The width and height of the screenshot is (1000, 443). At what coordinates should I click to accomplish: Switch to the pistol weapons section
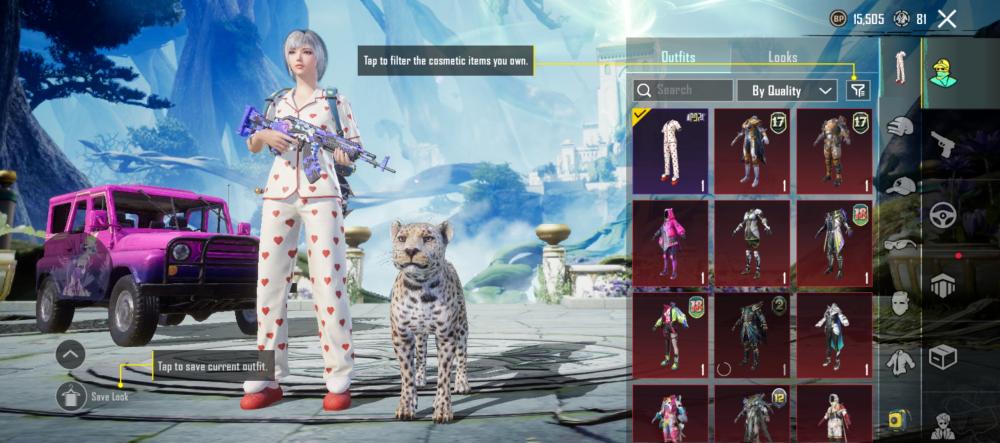coord(943,143)
